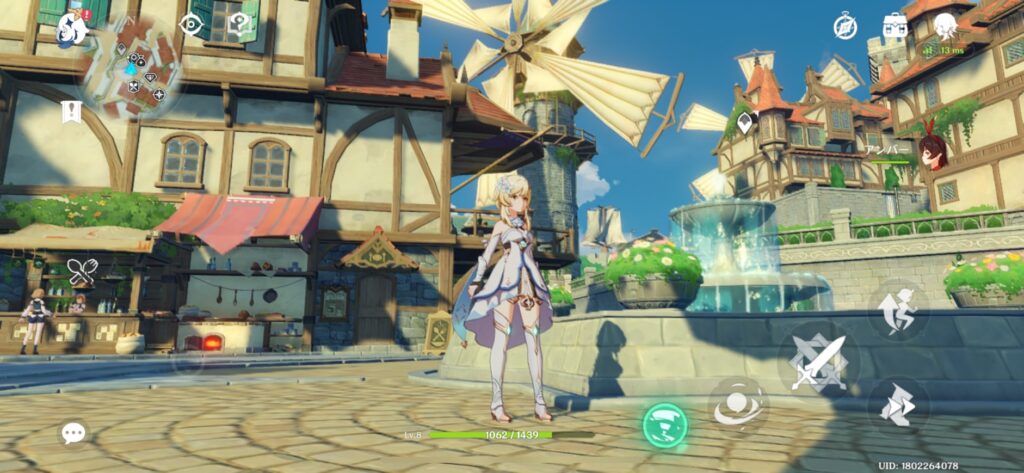Open the compass adventure handbook icon

845,27
